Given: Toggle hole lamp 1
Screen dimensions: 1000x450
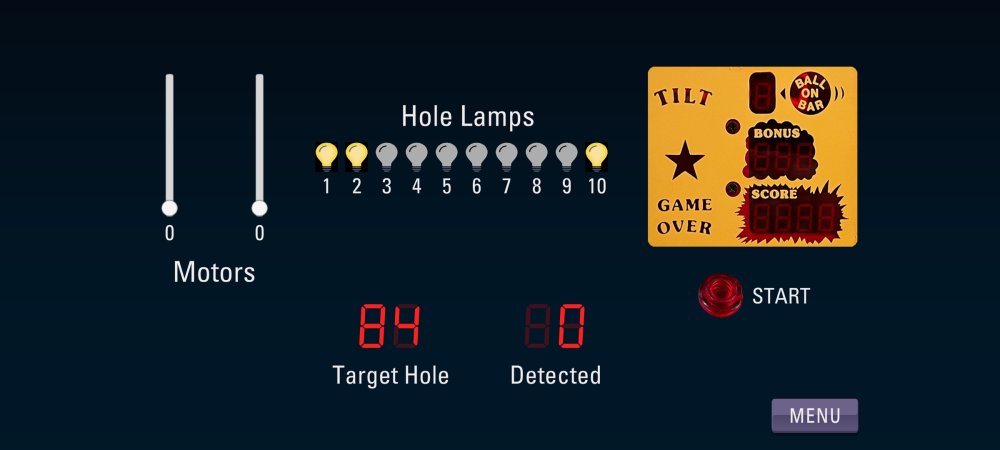Looking at the screenshot, I should [x=326, y=156].
